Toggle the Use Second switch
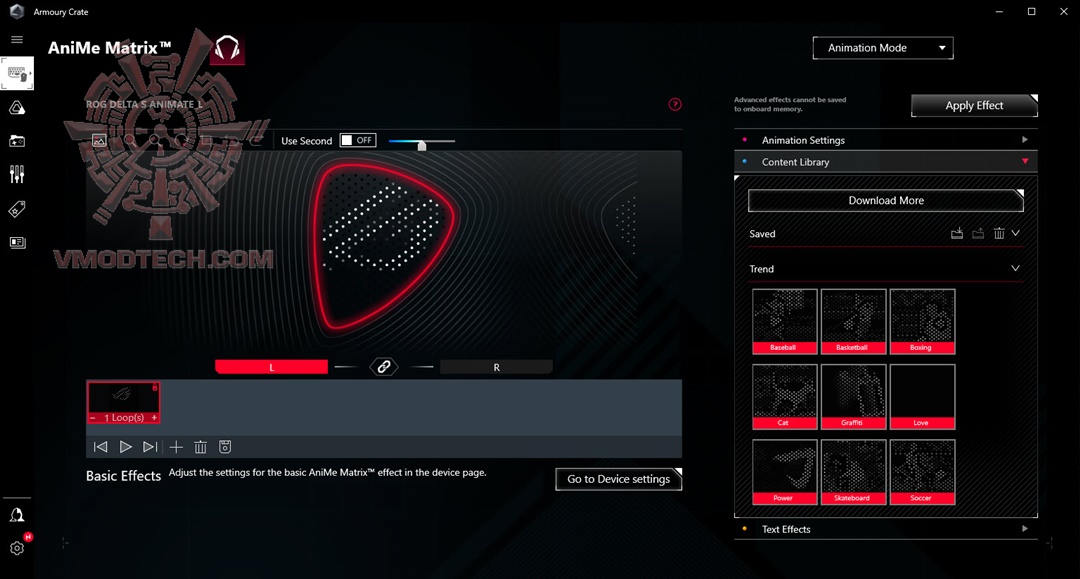 pos(358,141)
